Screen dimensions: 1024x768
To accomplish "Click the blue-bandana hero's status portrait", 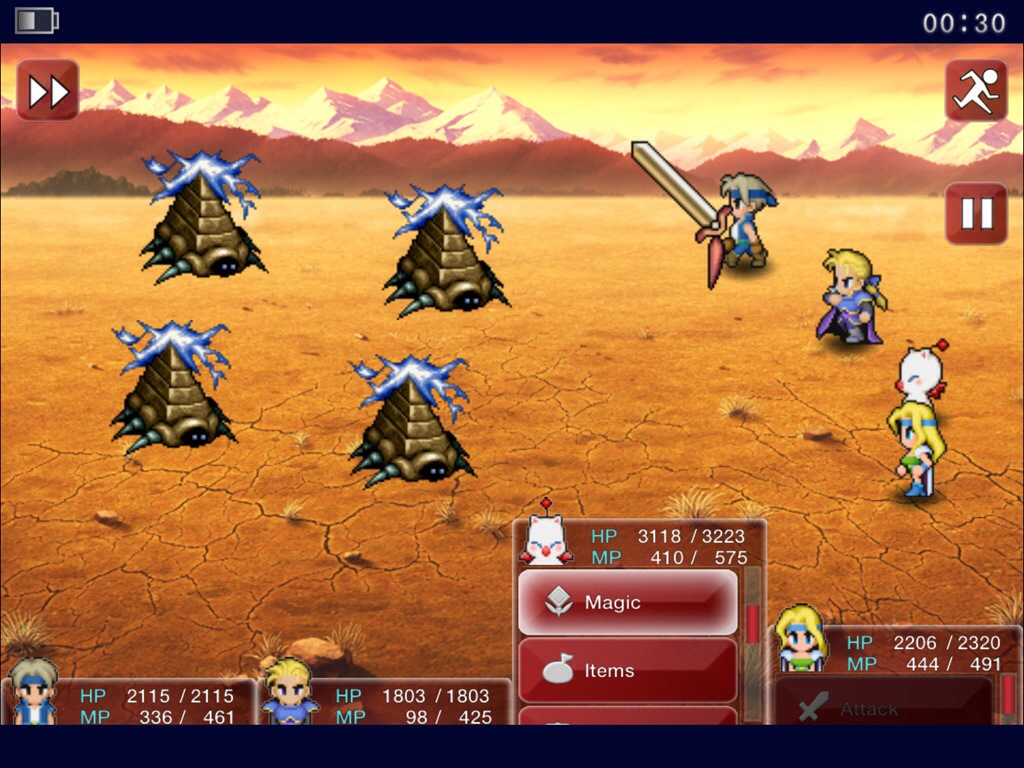I will pyautogui.click(x=34, y=692).
